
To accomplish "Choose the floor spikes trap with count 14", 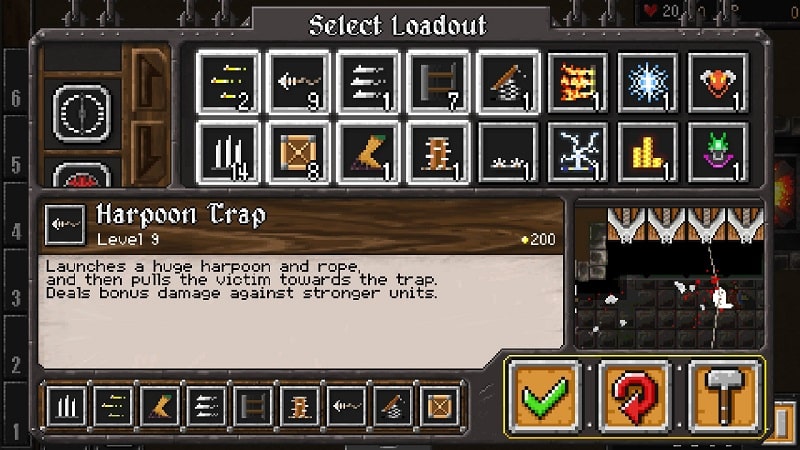I will click(x=229, y=153).
